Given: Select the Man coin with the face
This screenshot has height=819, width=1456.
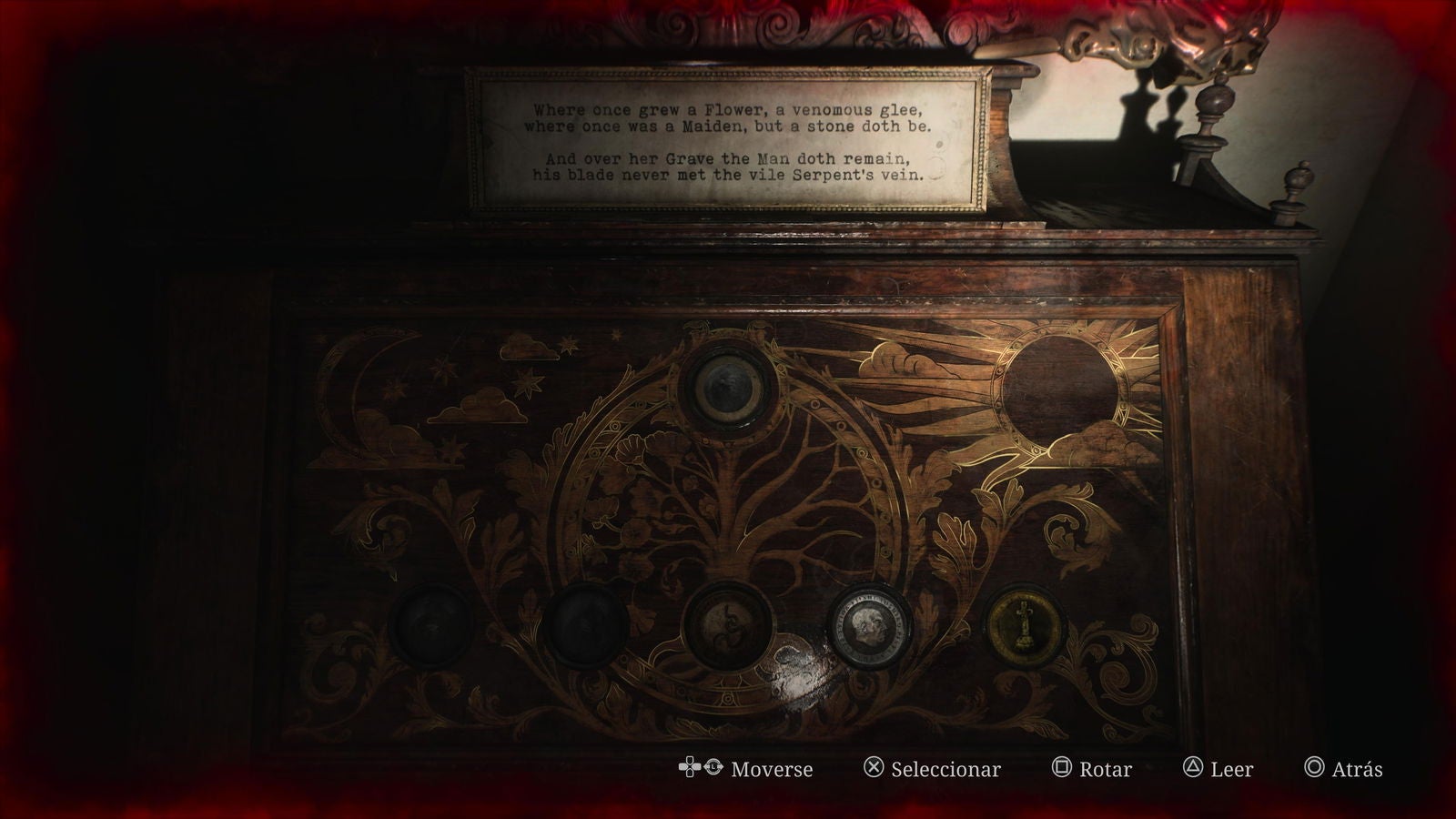Looking at the screenshot, I should (x=869, y=628).
